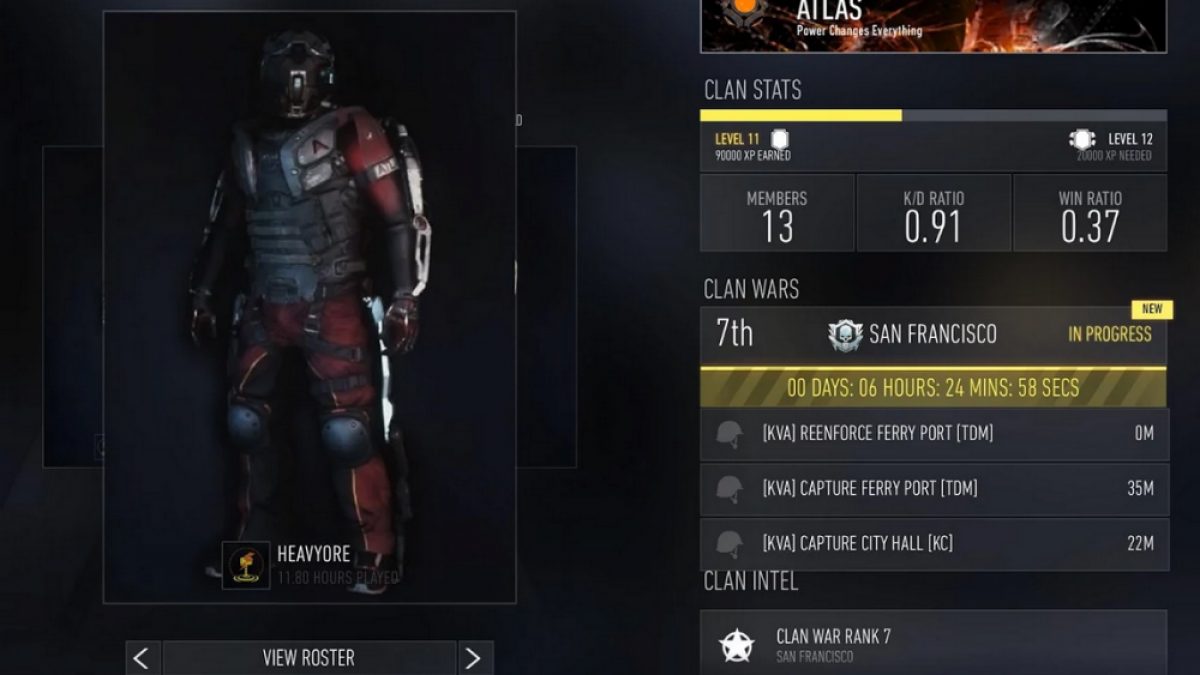Select the Reenforce Ferry Port mission row
This screenshot has width=1200, height=675.
pos(934,434)
